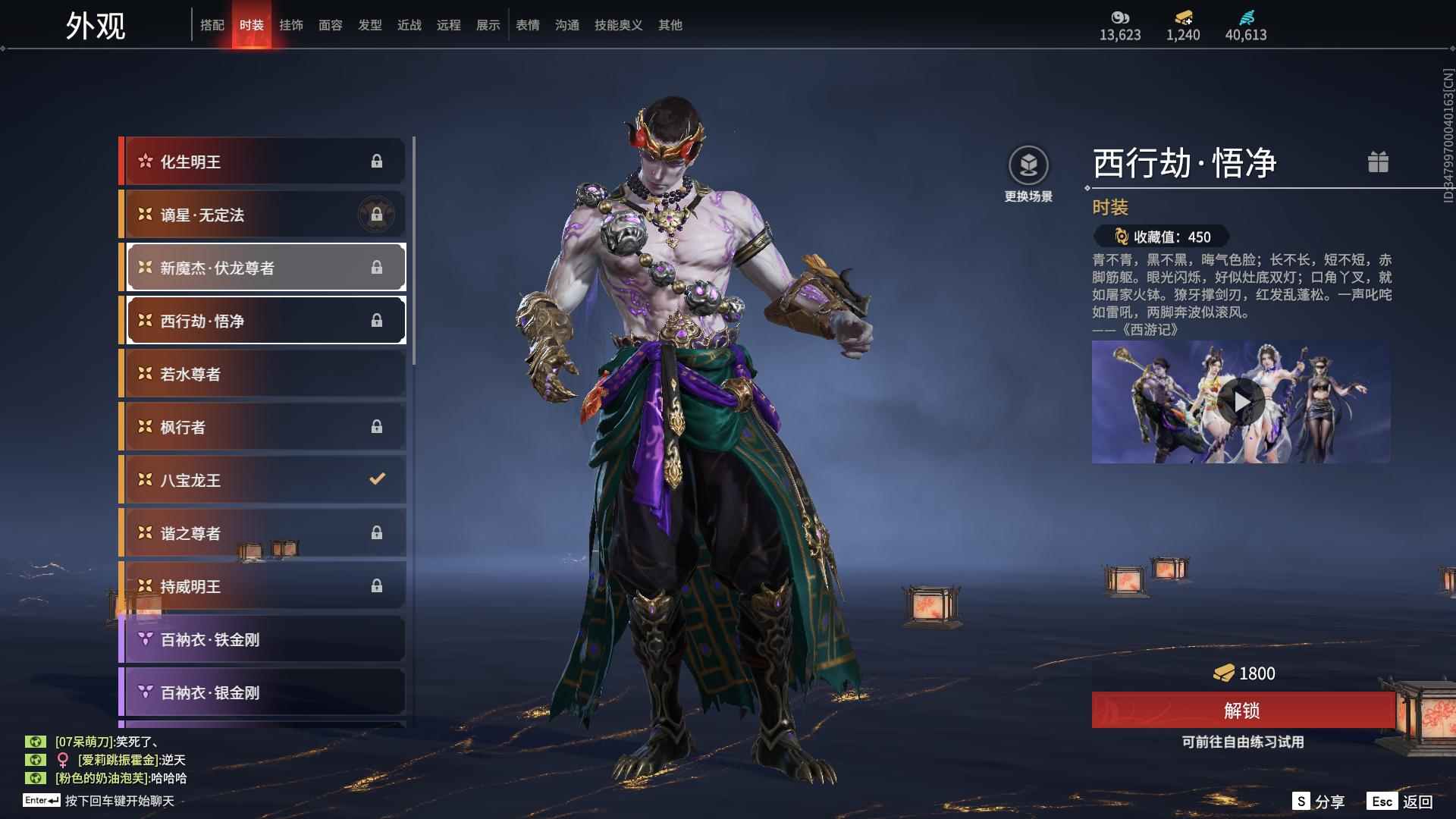Screen dimensions: 1456x819
Task: Return using the 返回 button
Action: pos(1401,802)
